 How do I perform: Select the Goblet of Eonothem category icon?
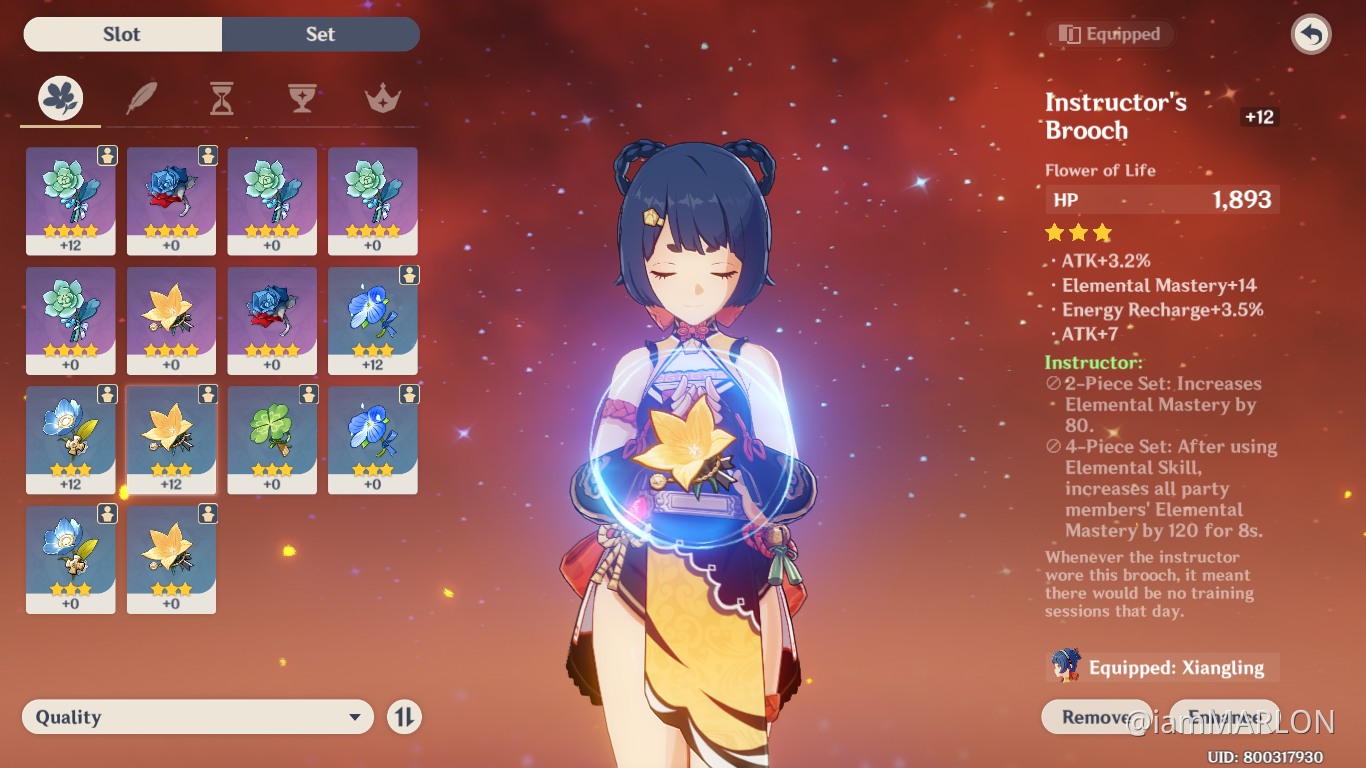pos(302,98)
